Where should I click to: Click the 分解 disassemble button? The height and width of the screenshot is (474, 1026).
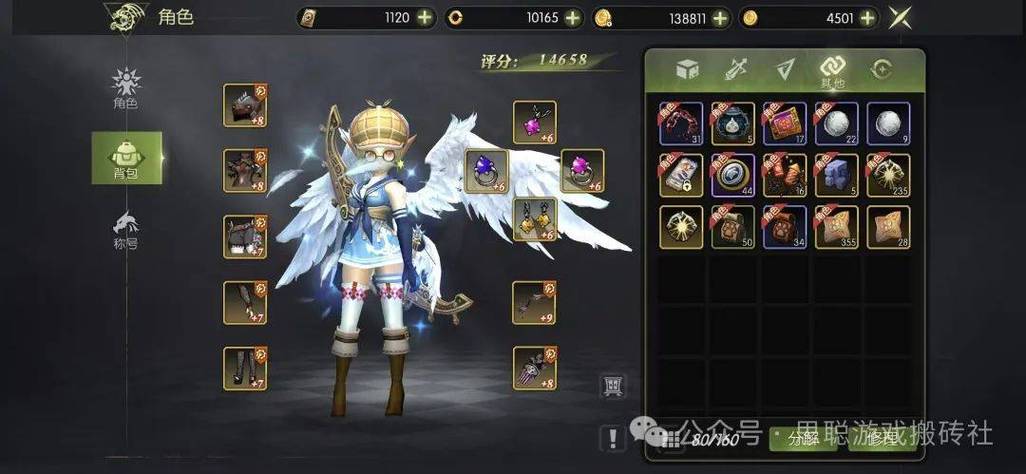804,437
